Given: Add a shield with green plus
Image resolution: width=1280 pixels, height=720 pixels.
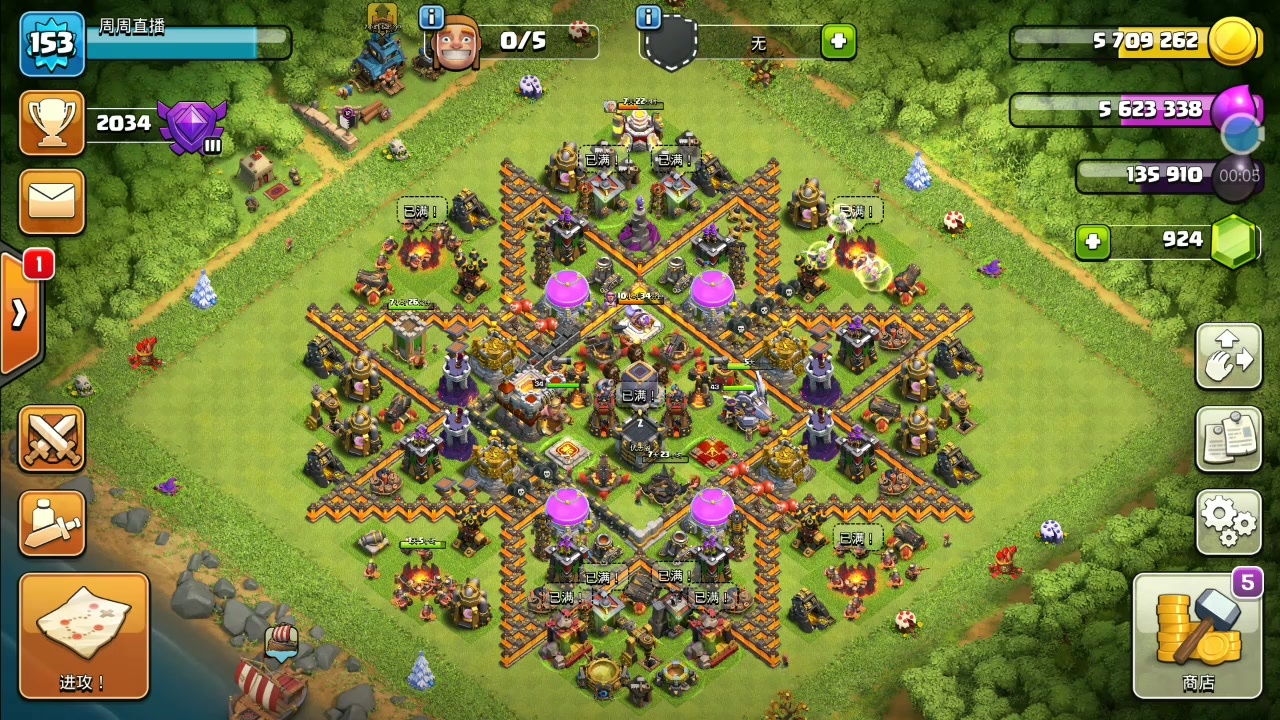Looking at the screenshot, I should tap(838, 42).
